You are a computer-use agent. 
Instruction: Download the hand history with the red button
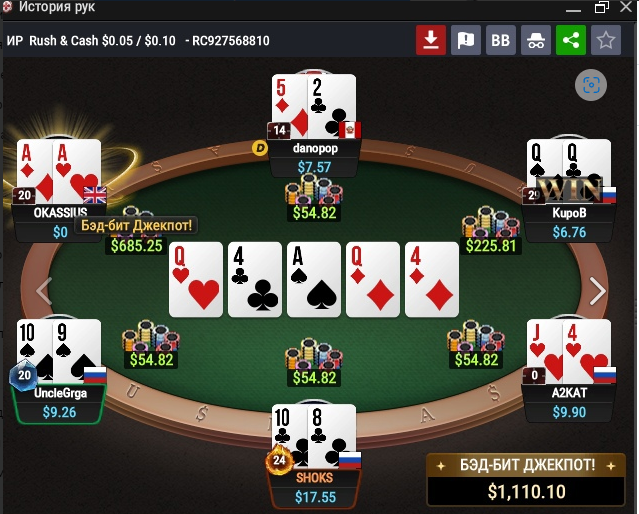(x=431, y=41)
